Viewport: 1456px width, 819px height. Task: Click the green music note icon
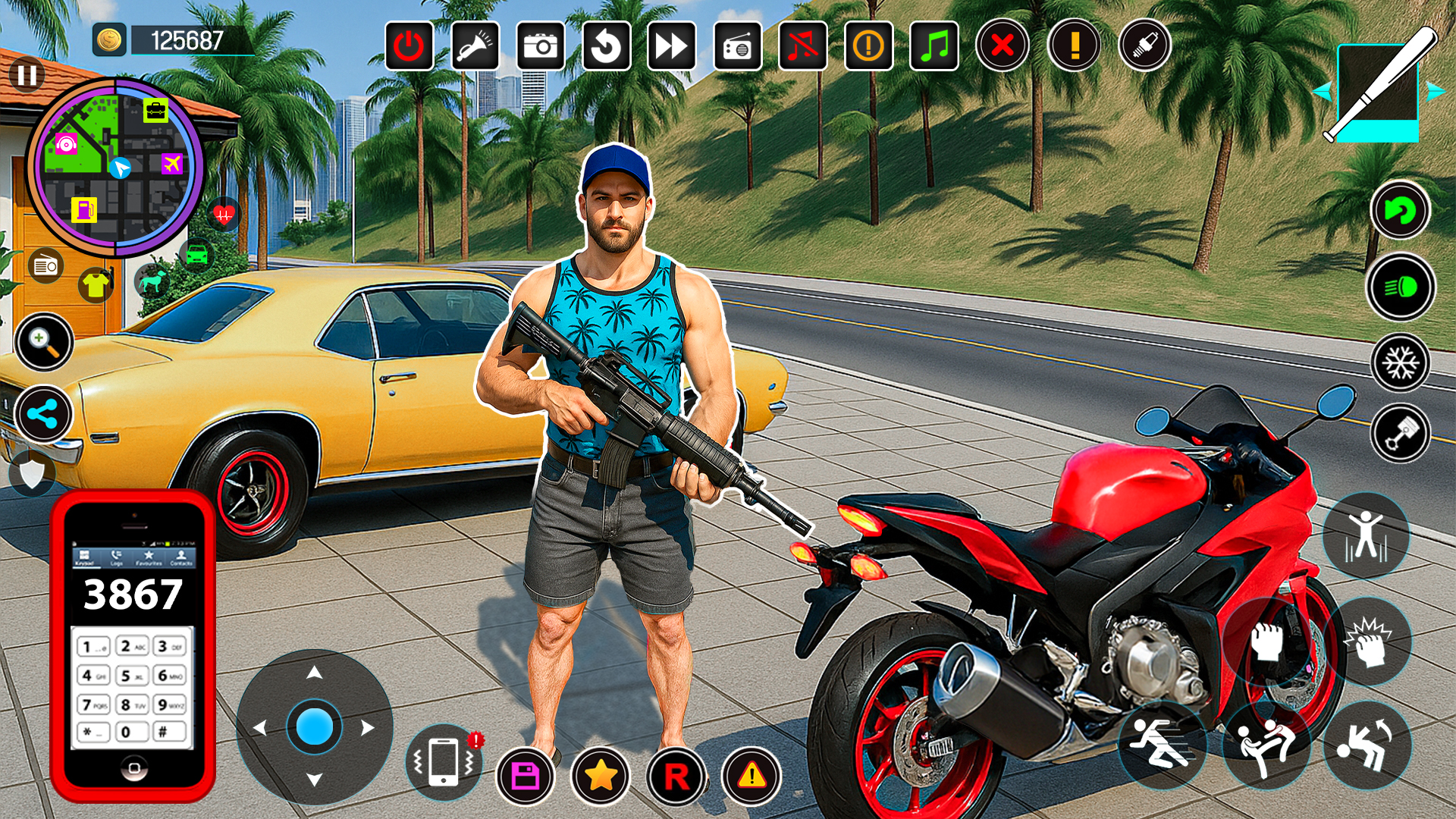pos(934,44)
